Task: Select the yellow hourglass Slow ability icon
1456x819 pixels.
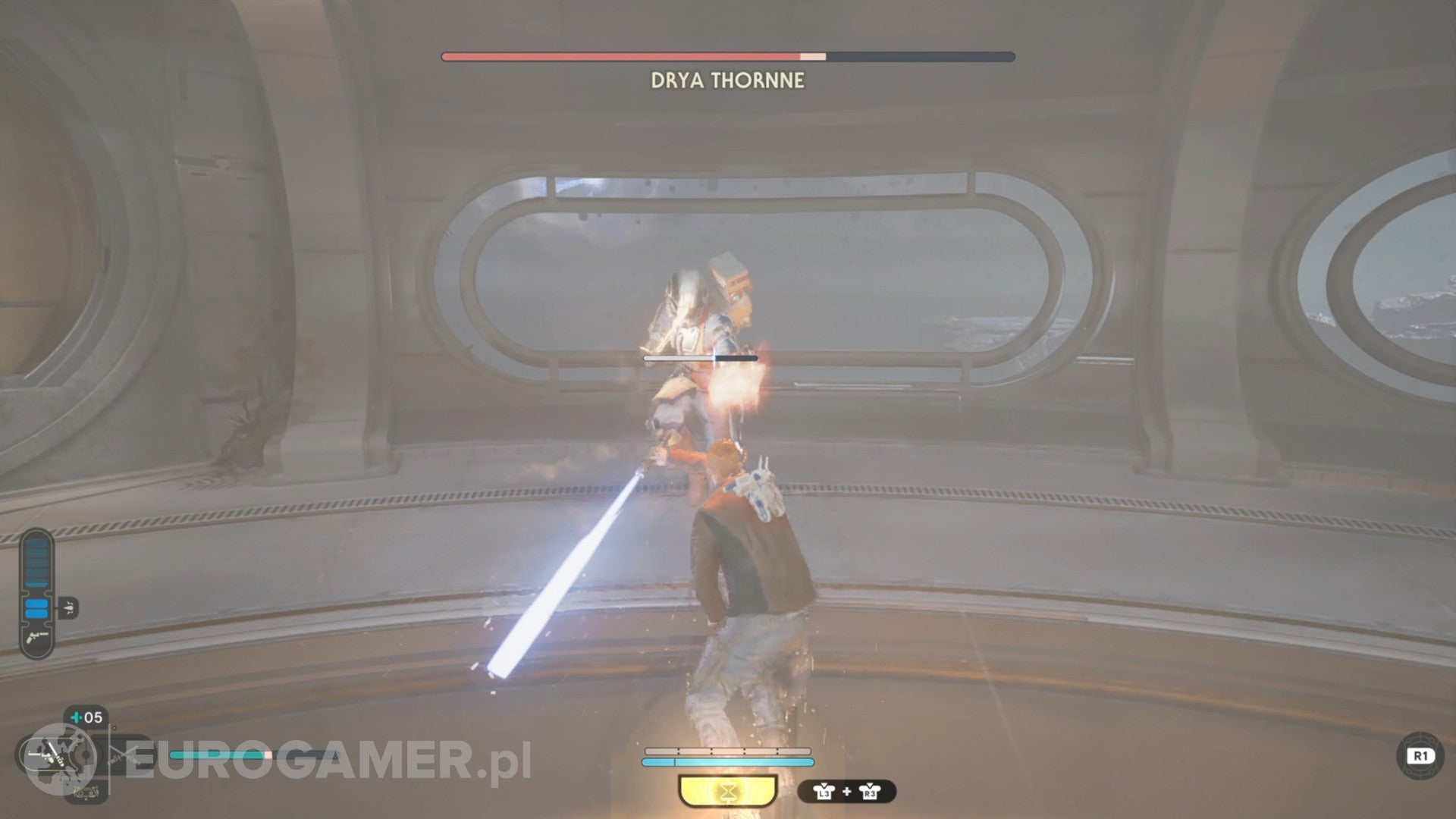Action: [x=728, y=790]
